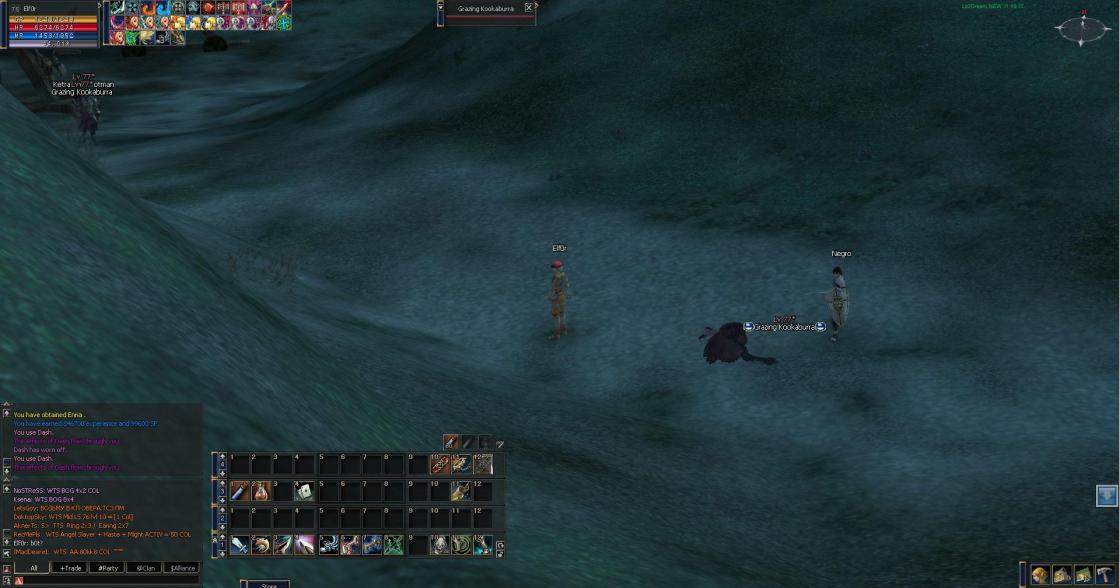Screen dimensions: 1120x588
Task: Click the green cross buff icon
Action: [x=284, y=22]
